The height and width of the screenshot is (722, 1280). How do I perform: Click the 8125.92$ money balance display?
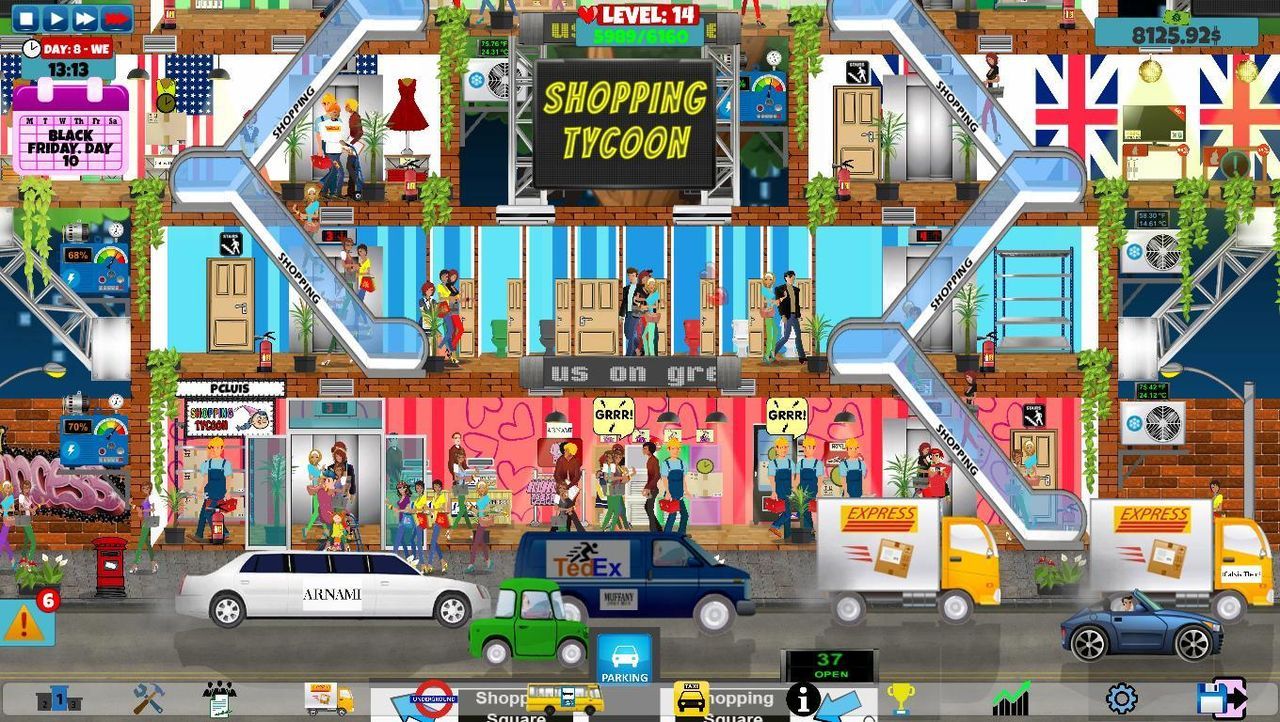coord(1176,33)
